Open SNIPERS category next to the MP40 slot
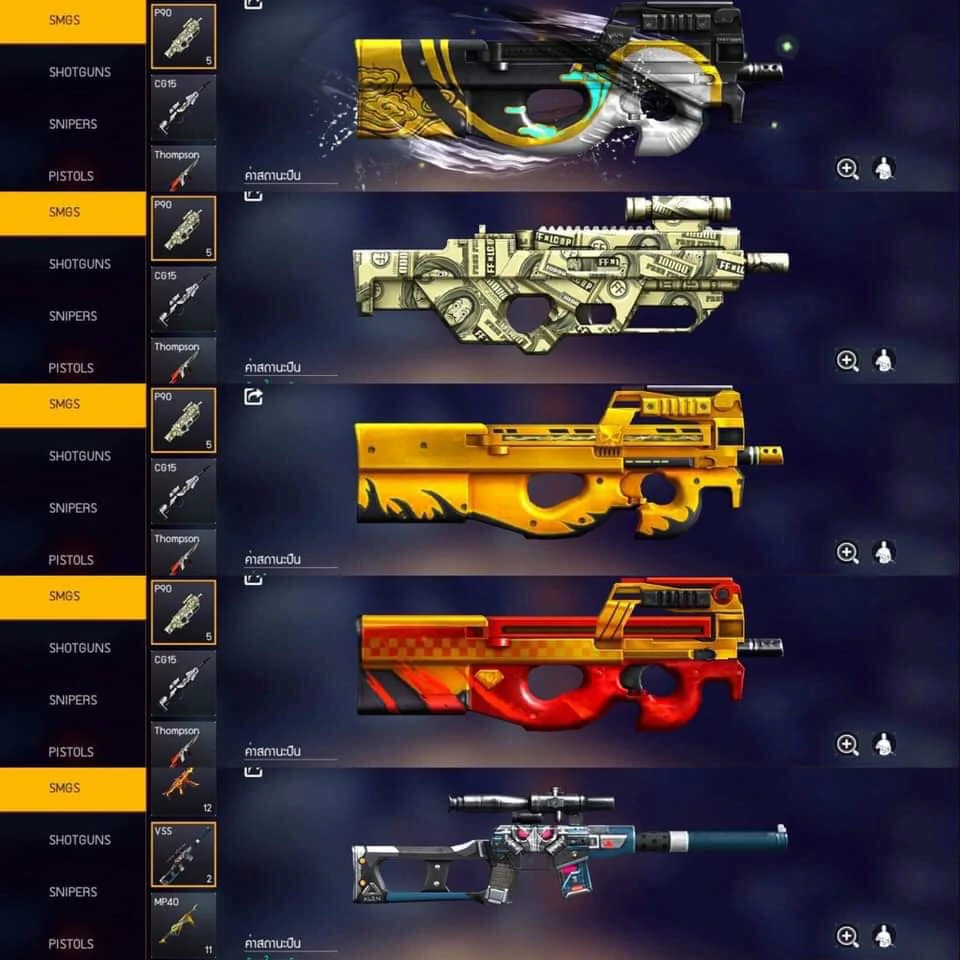The height and width of the screenshot is (960, 960). tap(73, 892)
